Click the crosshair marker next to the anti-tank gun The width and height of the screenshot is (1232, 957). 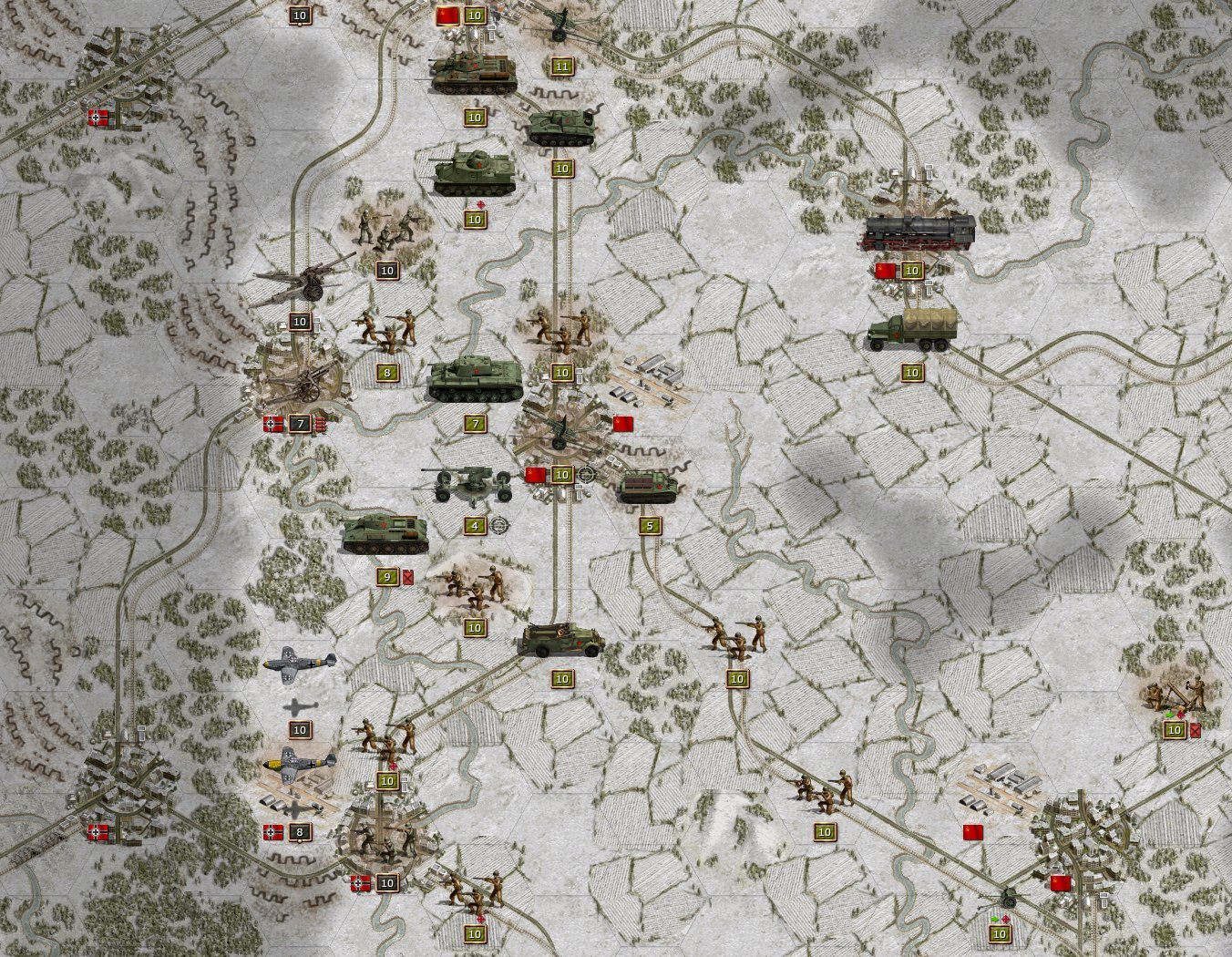(500, 526)
